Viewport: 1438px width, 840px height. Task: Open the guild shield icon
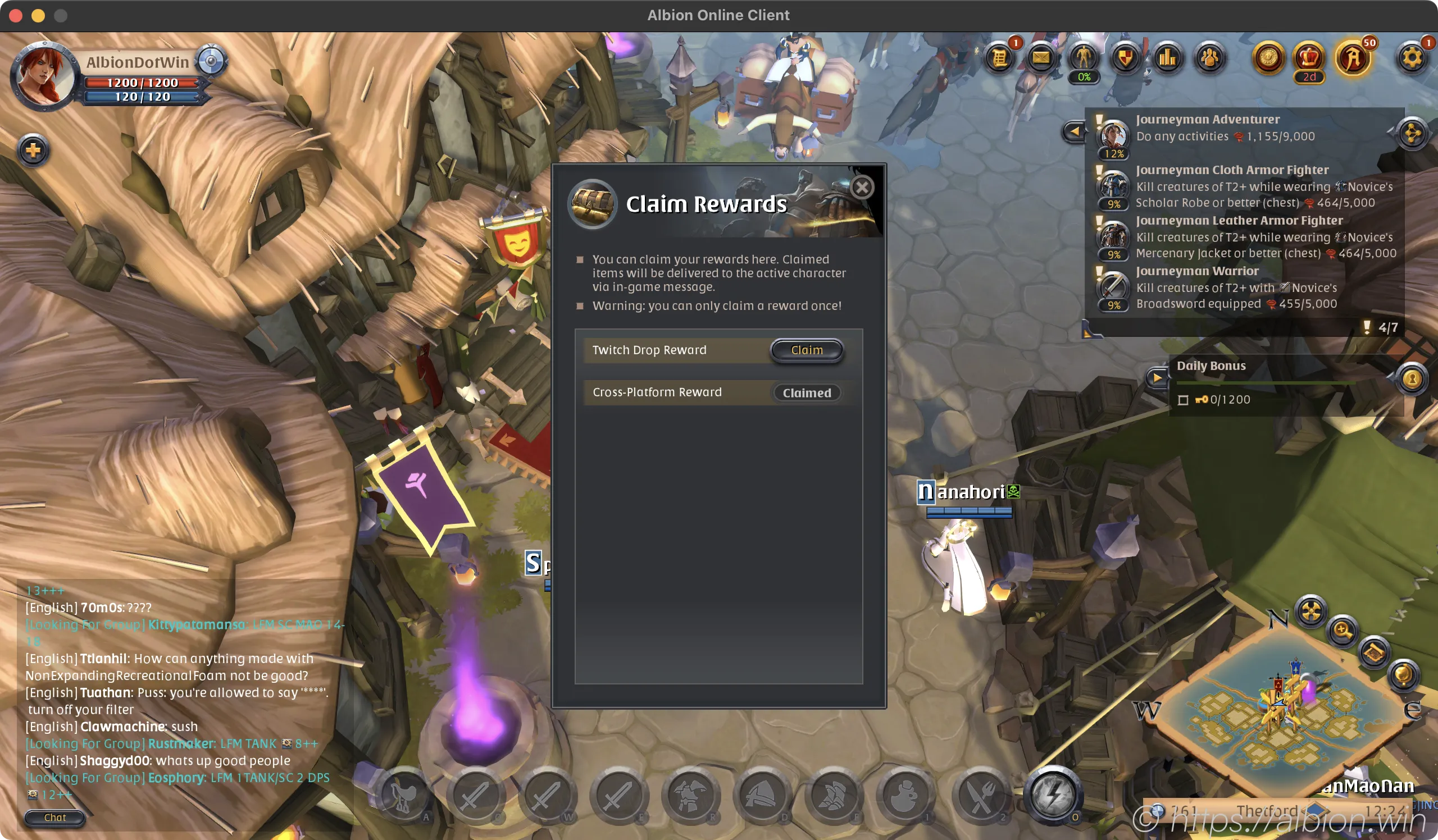click(x=1125, y=58)
